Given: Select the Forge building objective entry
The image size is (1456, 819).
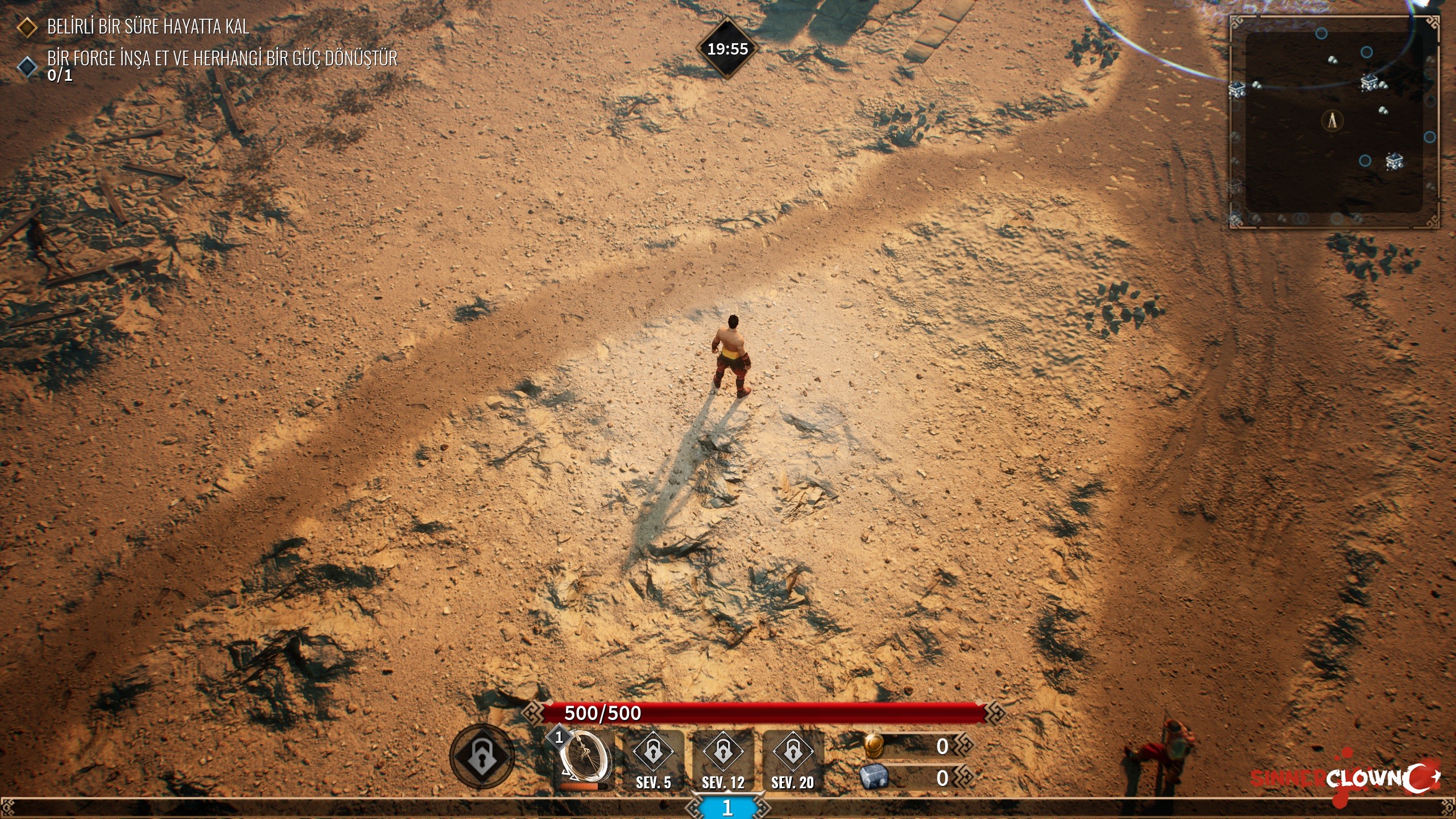Looking at the screenshot, I should tap(222, 59).
